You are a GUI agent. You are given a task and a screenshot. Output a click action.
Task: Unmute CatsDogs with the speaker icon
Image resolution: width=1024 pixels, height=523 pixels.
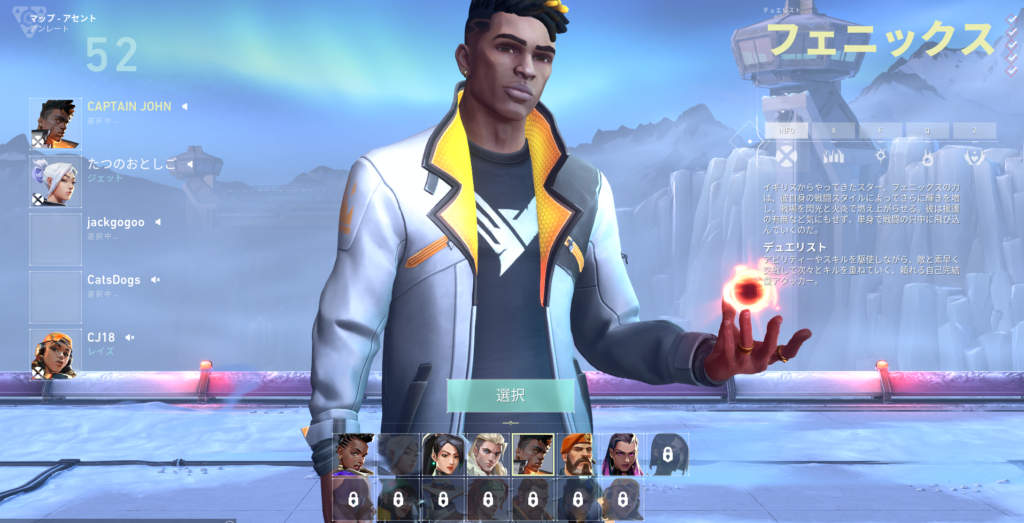155,280
